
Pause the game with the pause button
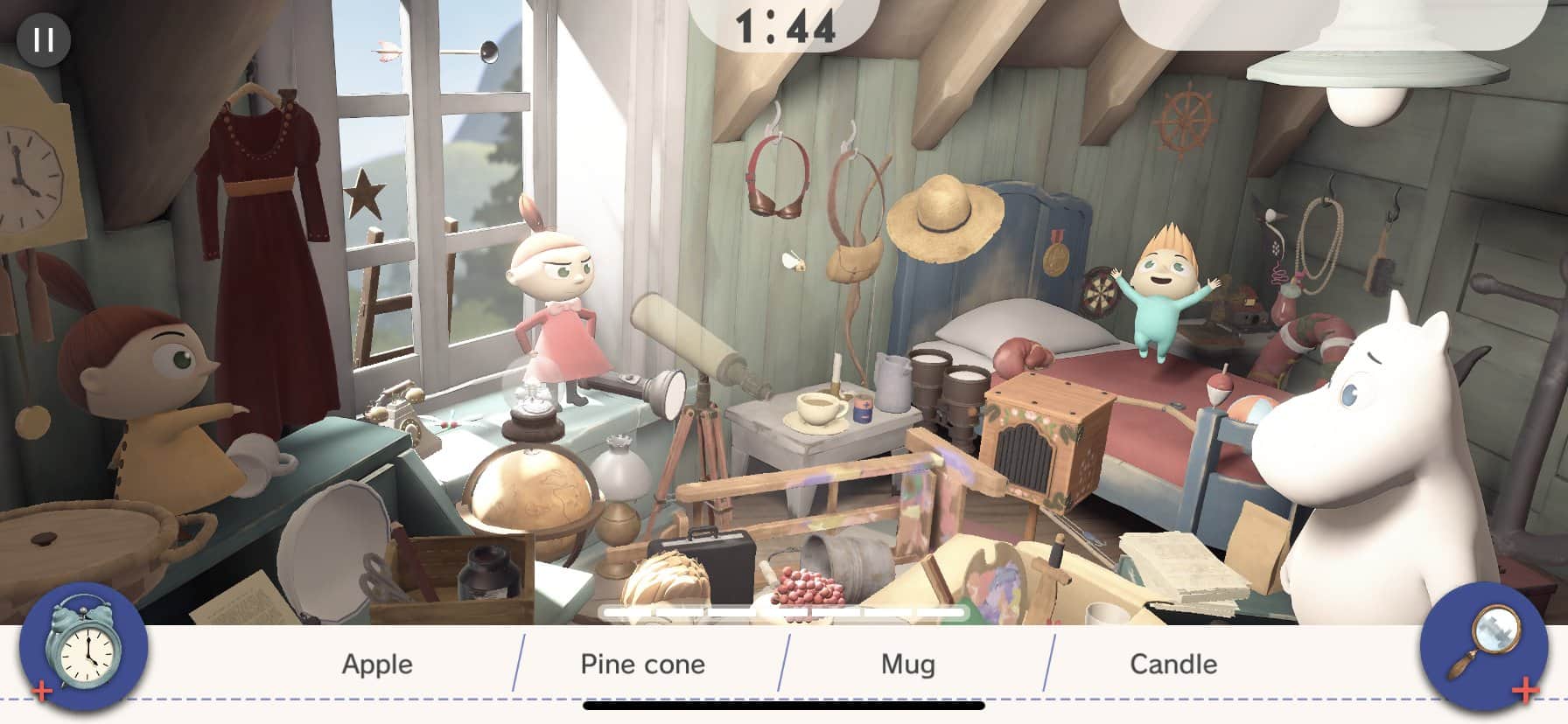pos(43,40)
